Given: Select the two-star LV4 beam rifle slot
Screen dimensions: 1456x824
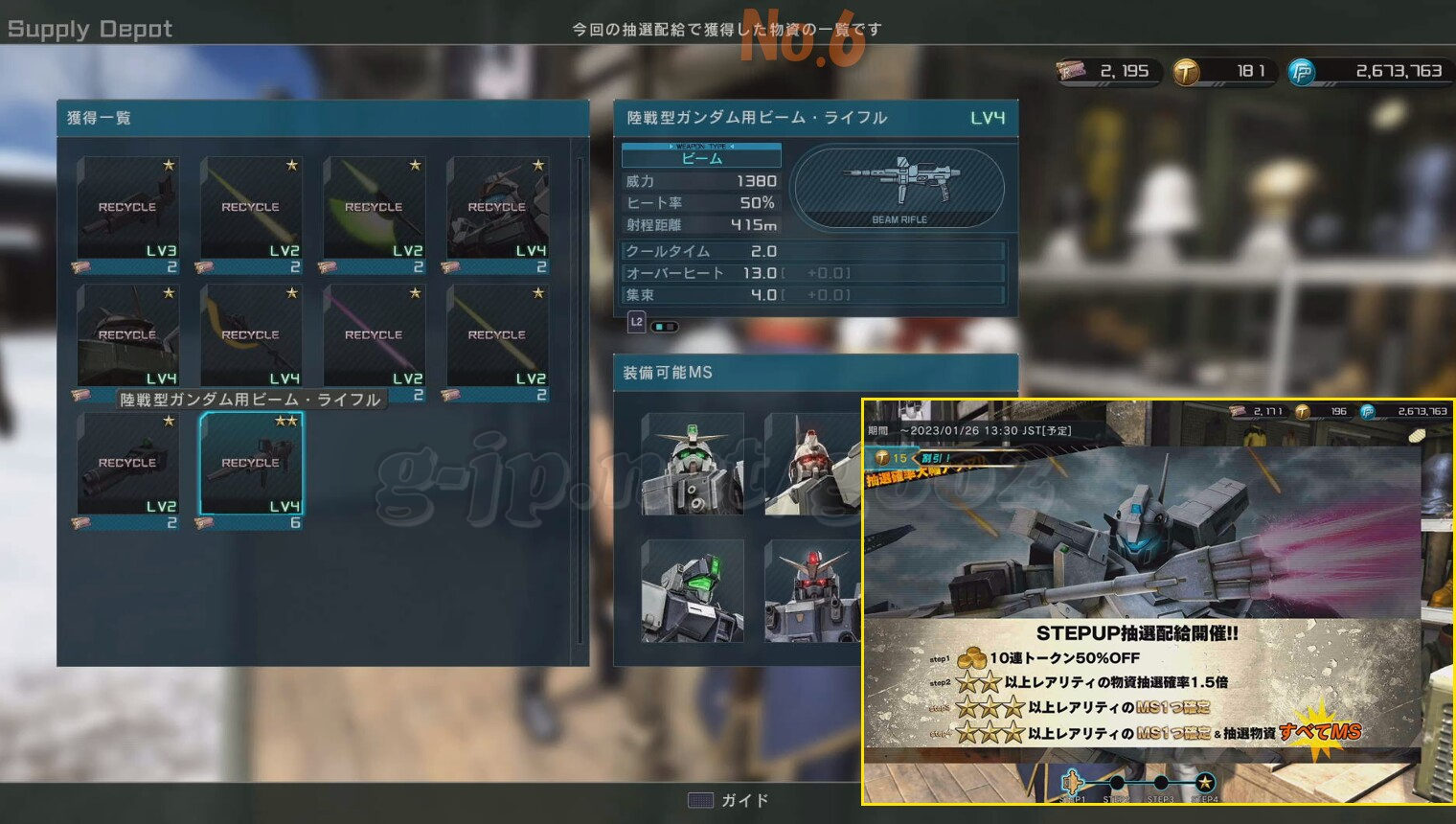Looking at the screenshot, I should (x=251, y=465).
